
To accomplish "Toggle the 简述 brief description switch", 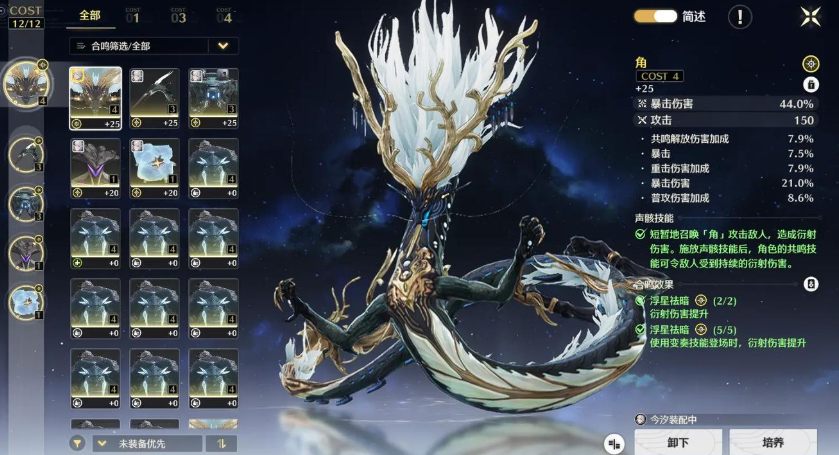I will [x=655, y=16].
